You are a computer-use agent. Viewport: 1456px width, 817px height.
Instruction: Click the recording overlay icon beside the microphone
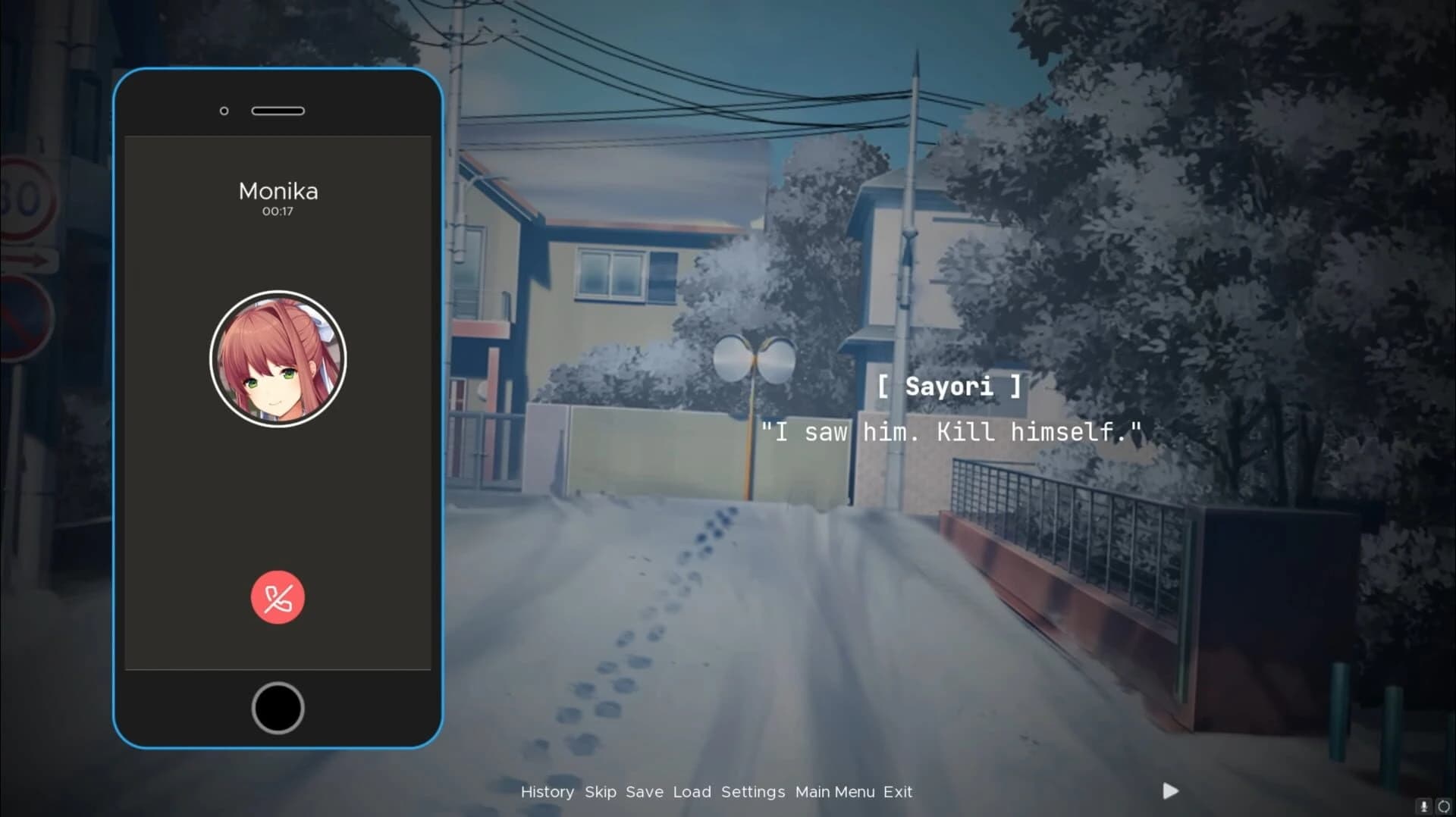tap(1445, 806)
